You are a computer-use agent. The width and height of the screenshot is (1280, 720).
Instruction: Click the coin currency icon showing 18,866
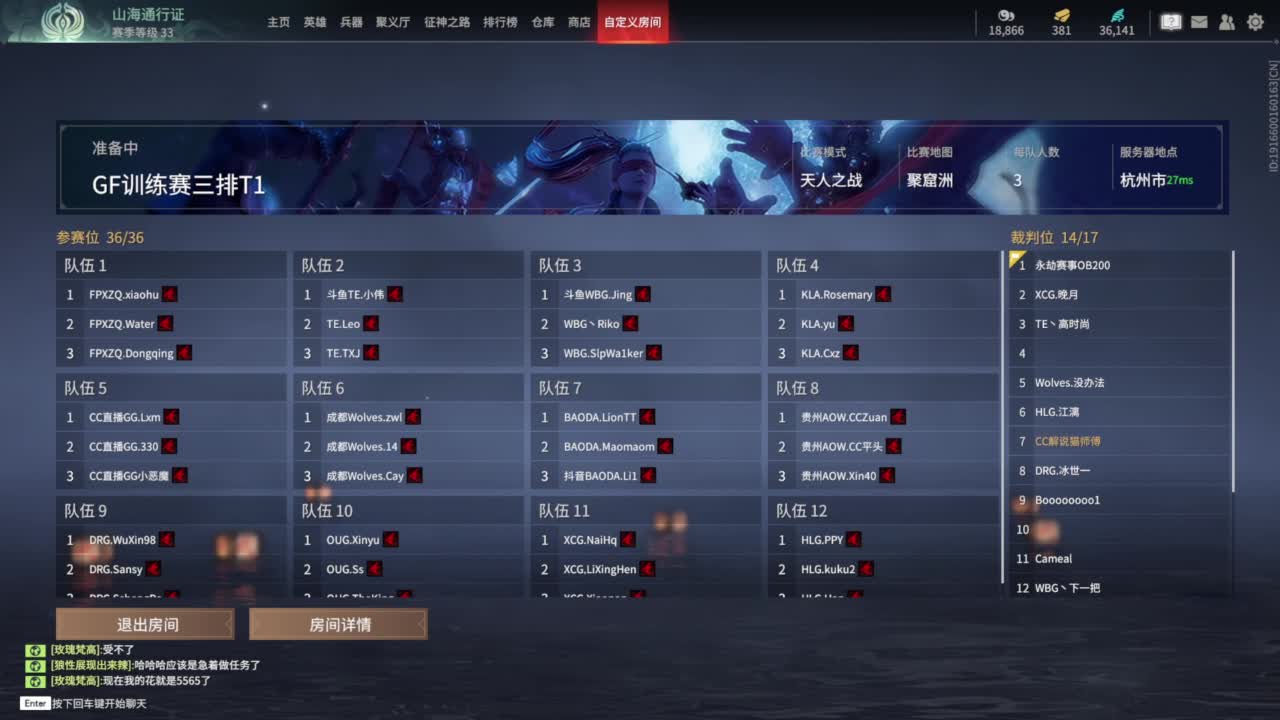pos(1005,17)
